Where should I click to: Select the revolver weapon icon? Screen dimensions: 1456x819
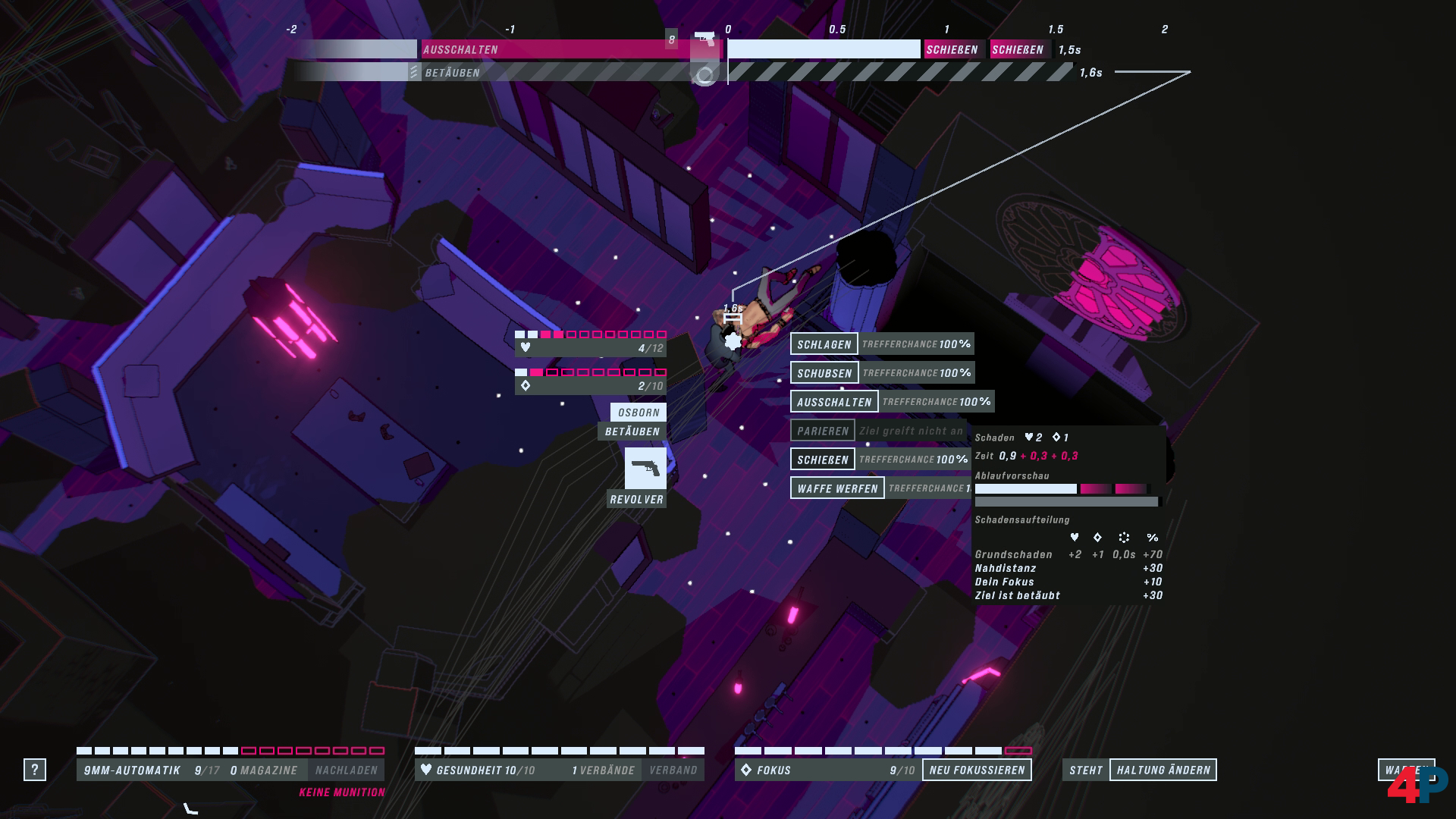[x=645, y=468]
